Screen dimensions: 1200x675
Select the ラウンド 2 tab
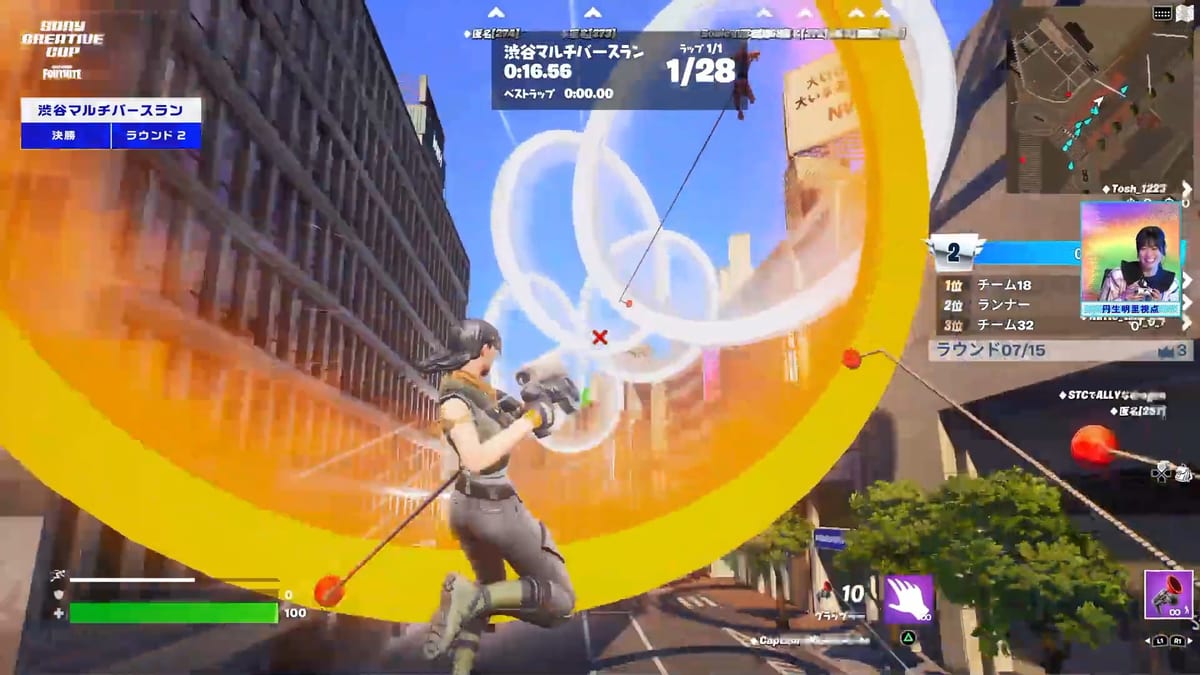[x=155, y=136]
